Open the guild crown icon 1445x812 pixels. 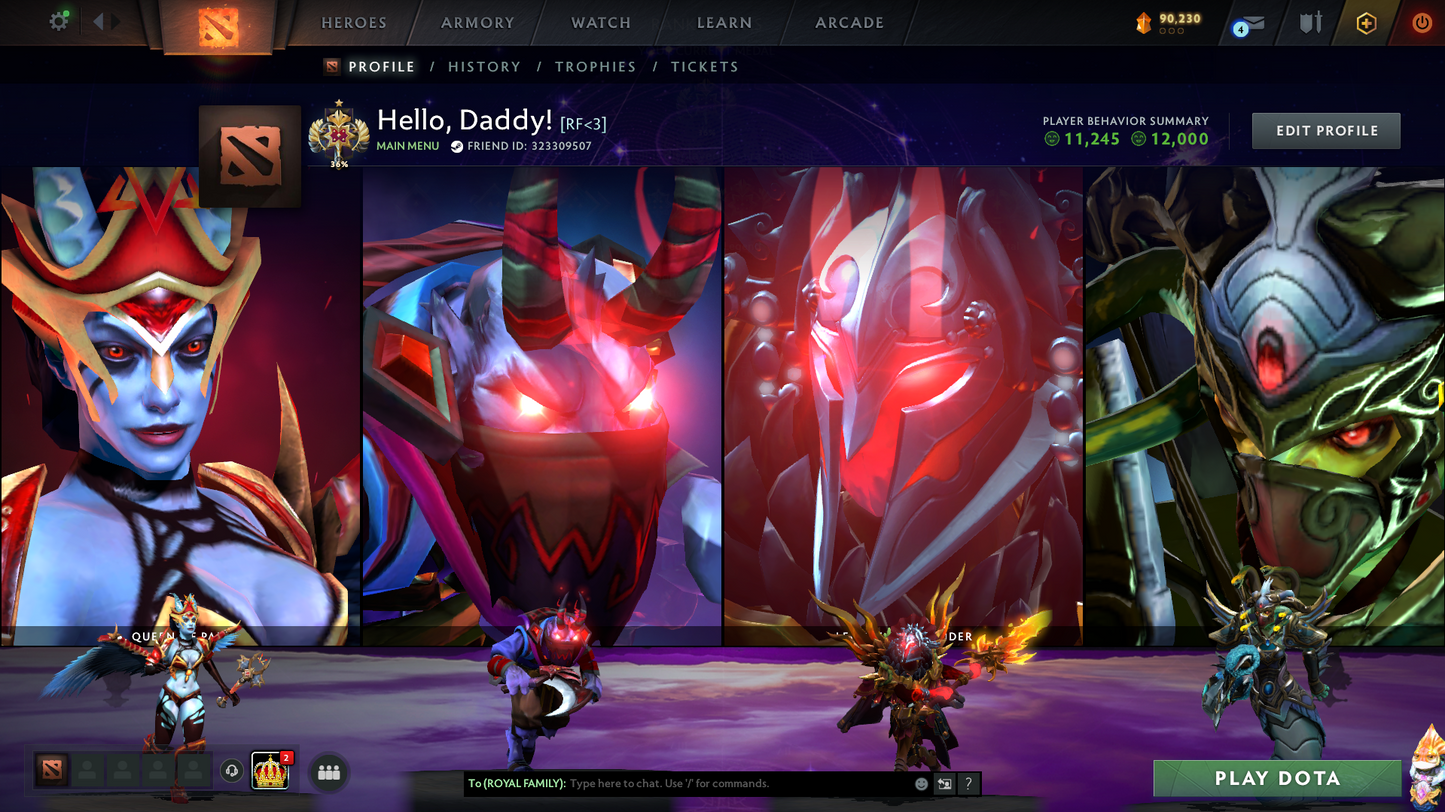click(270, 771)
